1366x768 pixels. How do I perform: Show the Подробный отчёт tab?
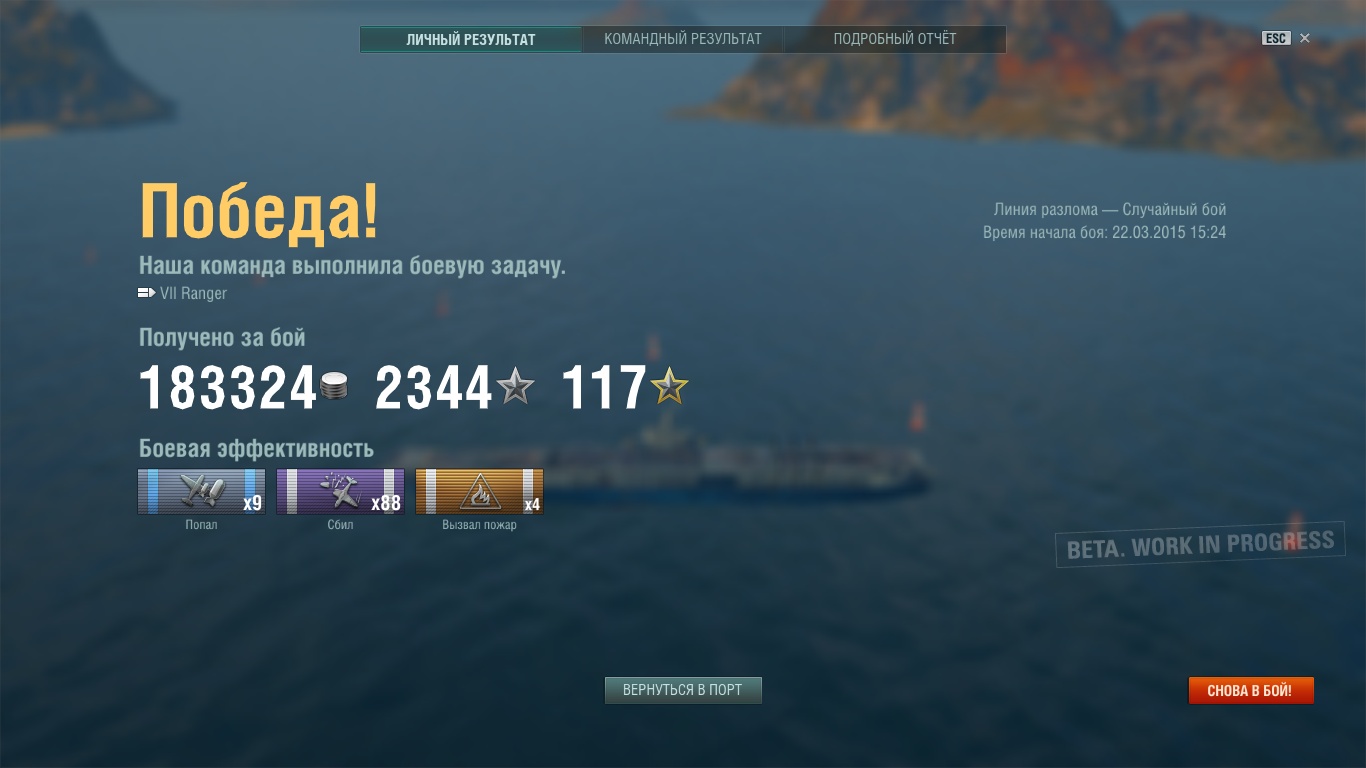click(895, 39)
